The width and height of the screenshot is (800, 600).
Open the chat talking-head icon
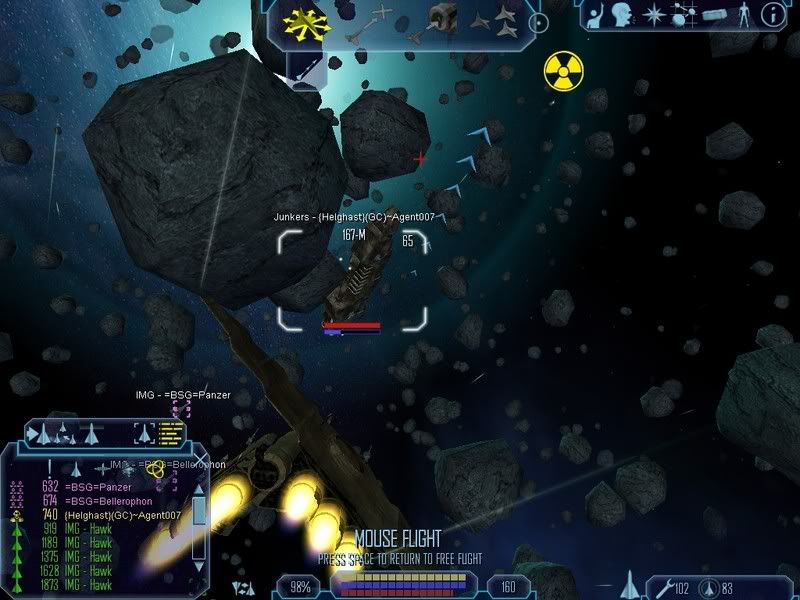point(620,15)
